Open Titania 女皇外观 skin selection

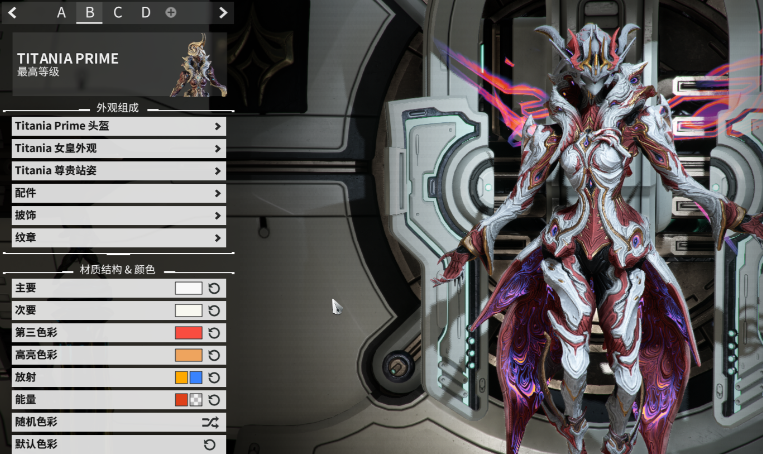pyautogui.click(x=118, y=148)
